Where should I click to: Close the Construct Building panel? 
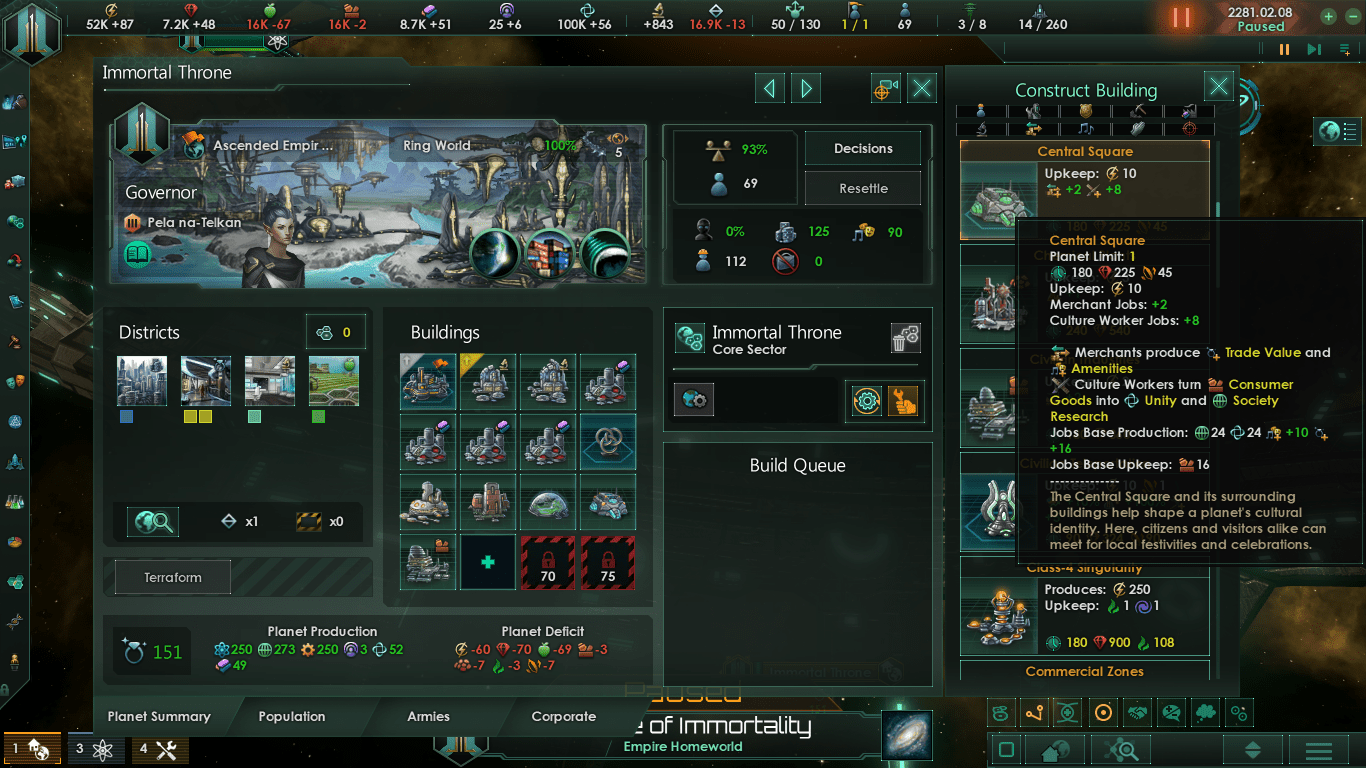point(1218,87)
